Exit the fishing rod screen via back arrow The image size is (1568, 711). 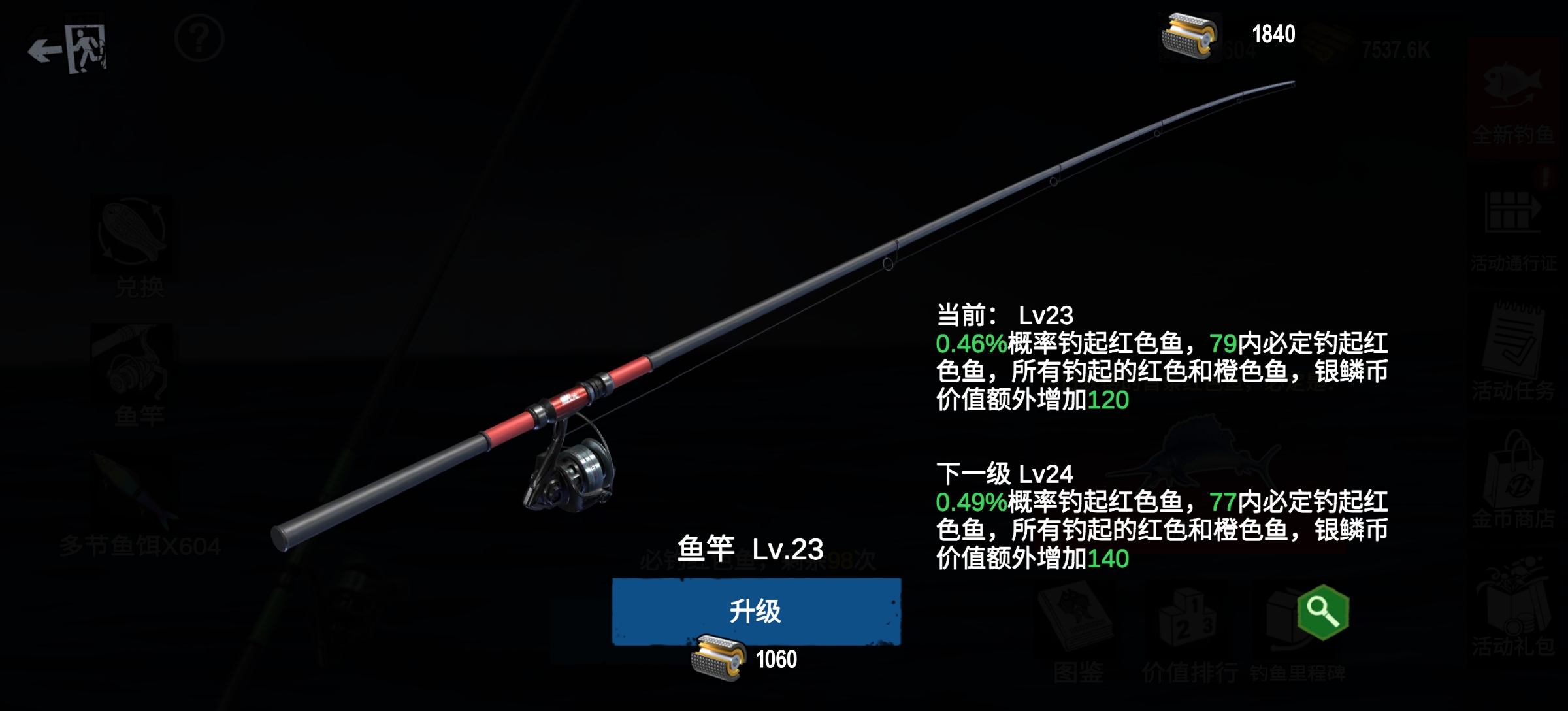67,49
